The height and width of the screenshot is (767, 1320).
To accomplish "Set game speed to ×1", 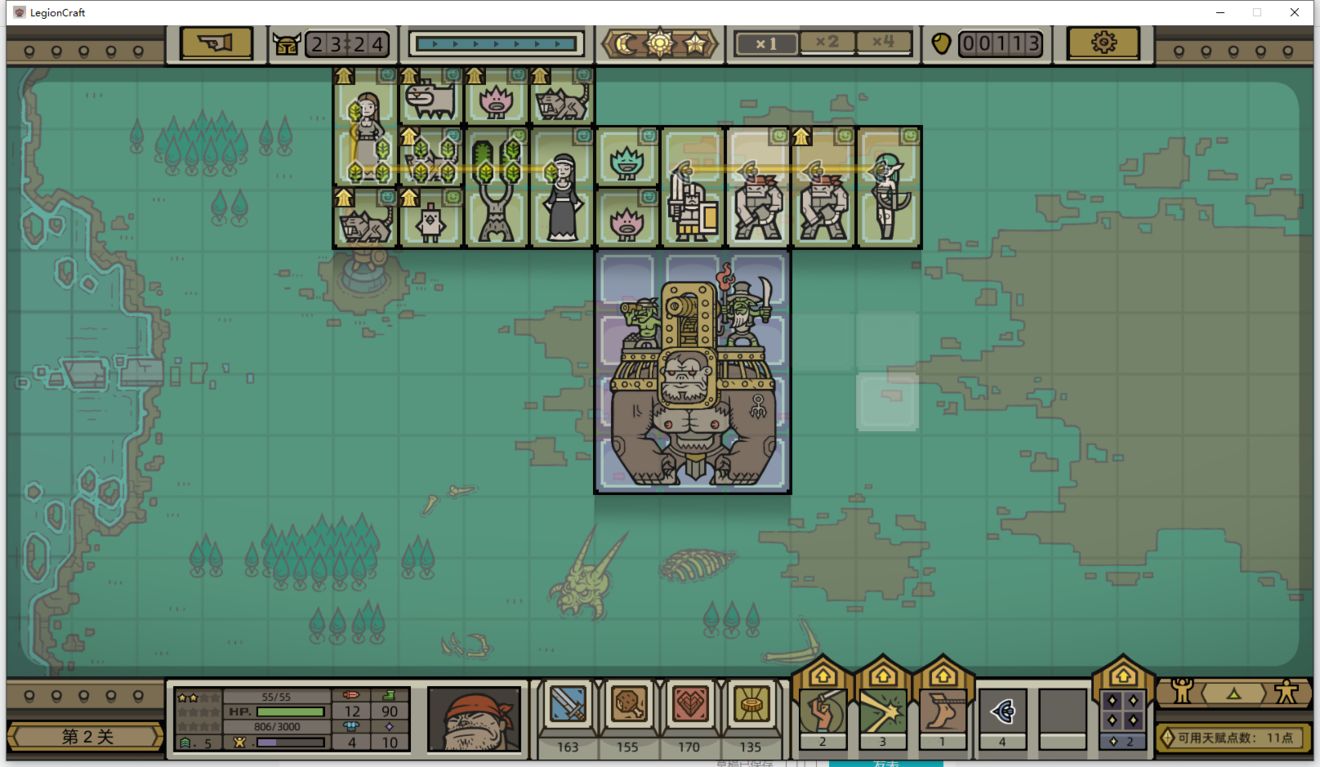I will point(766,43).
